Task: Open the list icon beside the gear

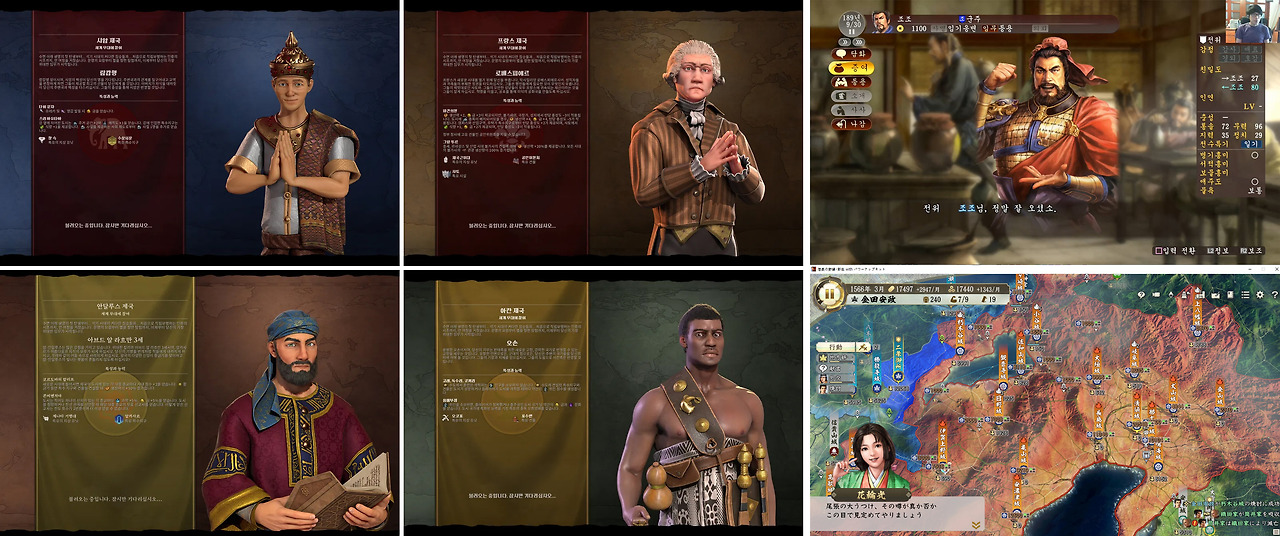Action: pyautogui.click(x=1243, y=294)
